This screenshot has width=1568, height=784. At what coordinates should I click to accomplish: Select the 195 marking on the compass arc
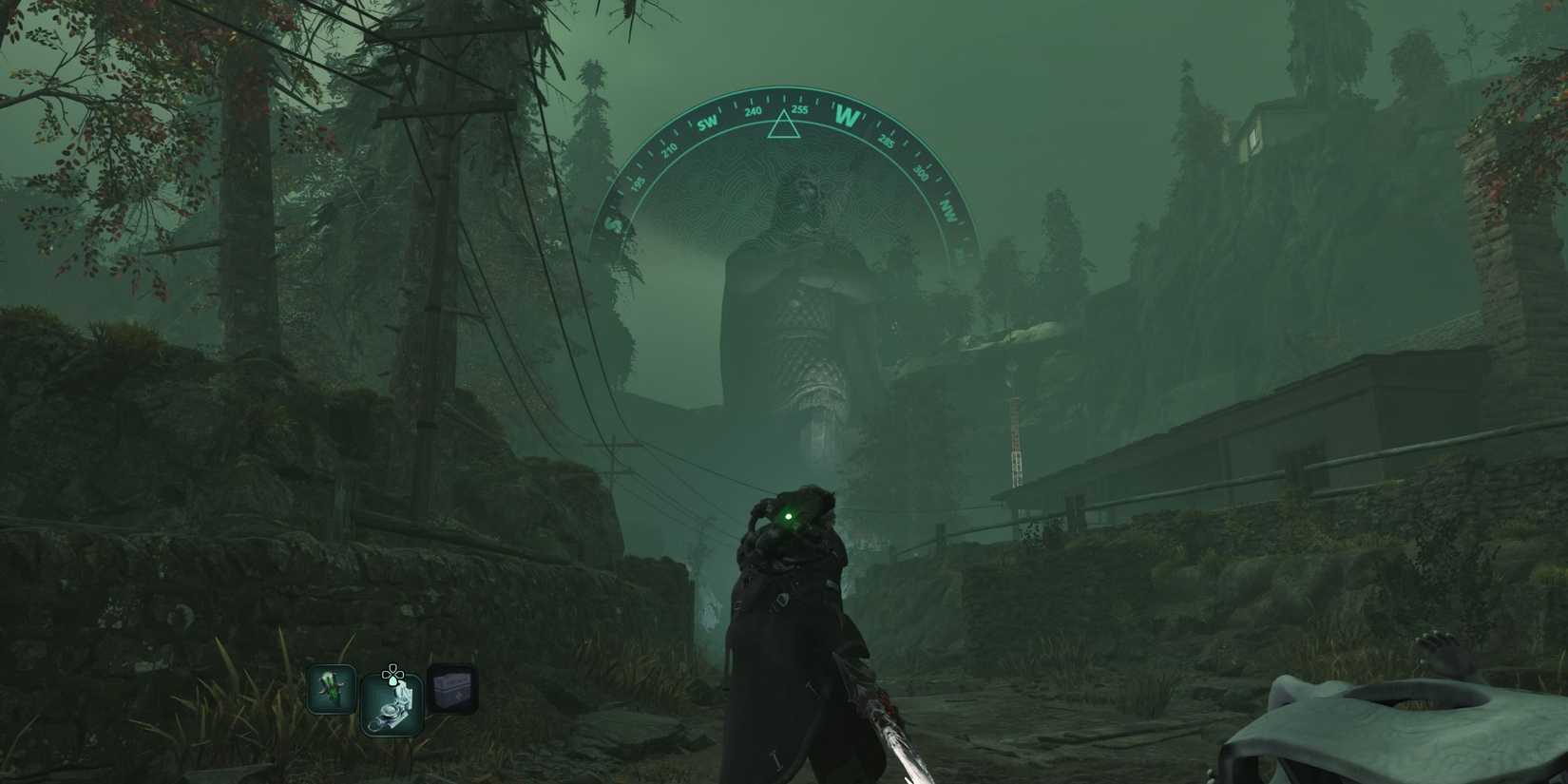click(x=637, y=183)
